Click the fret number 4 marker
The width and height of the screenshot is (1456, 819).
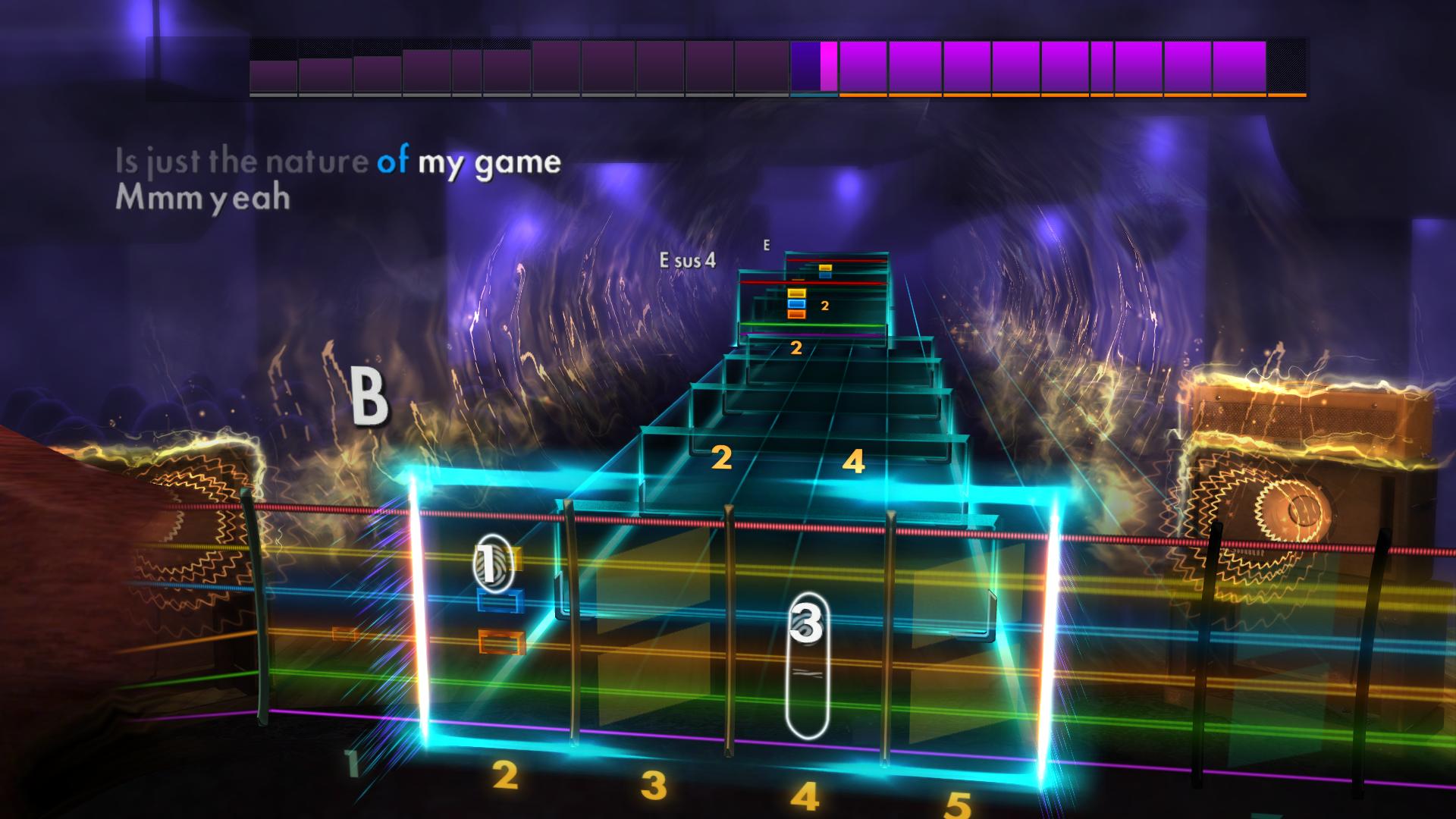coord(855,460)
